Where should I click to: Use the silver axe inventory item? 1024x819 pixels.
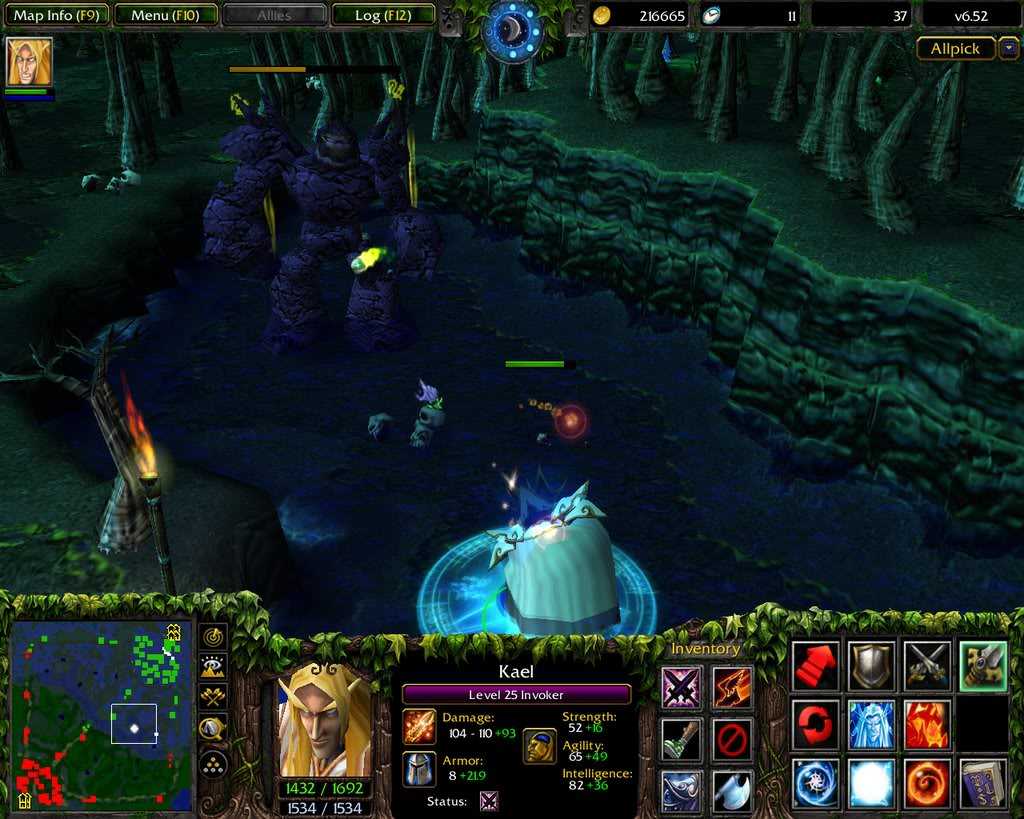[x=733, y=791]
